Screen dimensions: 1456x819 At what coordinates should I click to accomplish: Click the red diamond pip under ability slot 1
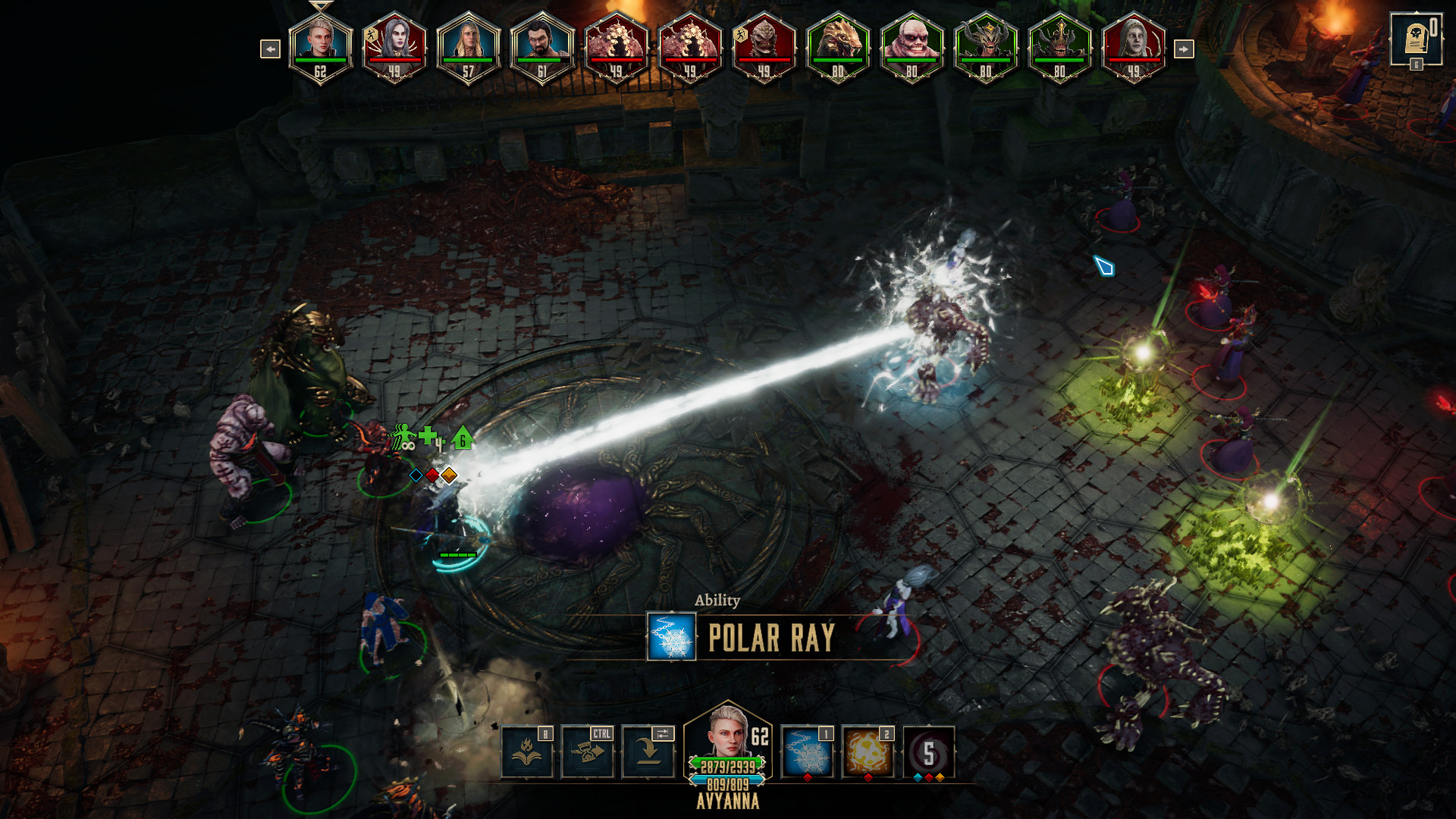(x=806, y=777)
